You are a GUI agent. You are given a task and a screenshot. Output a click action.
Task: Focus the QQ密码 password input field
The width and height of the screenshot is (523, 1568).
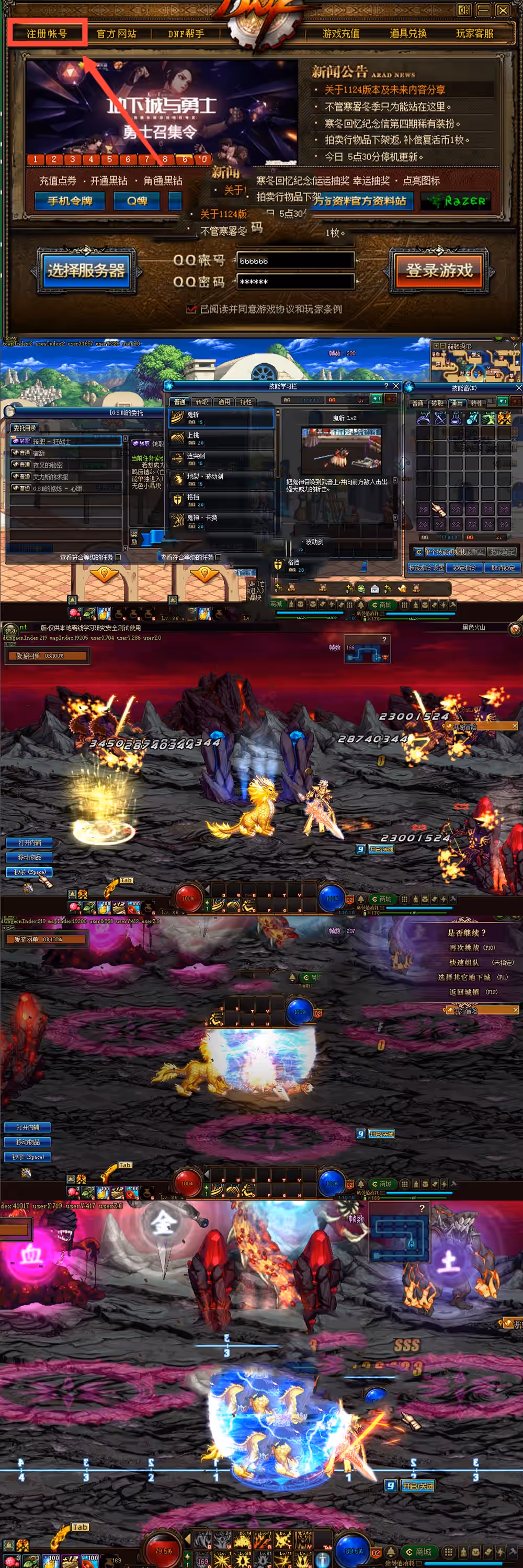[294, 282]
